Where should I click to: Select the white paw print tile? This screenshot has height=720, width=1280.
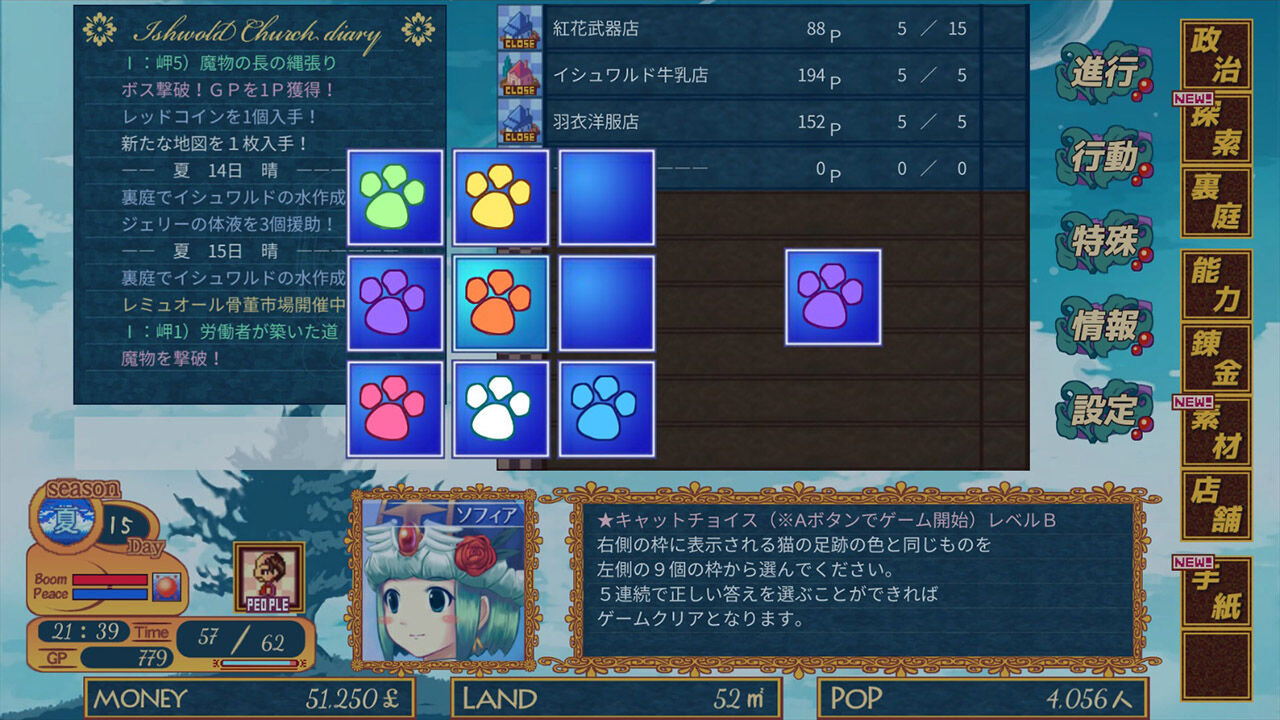500,407
